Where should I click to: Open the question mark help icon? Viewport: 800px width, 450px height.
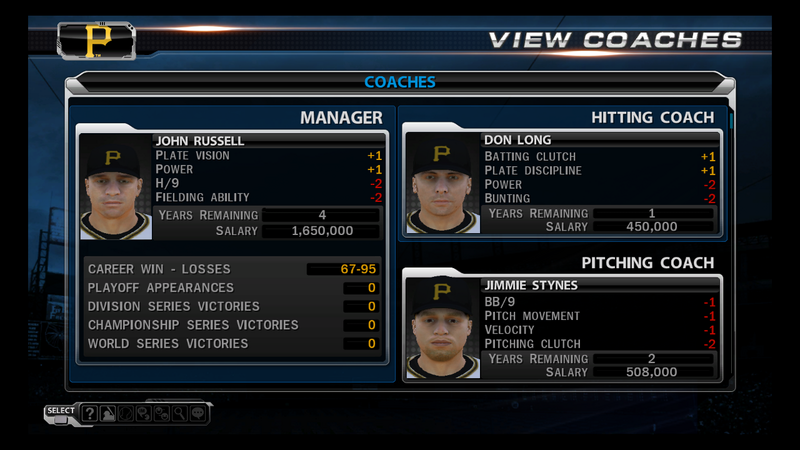click(89, 412)
